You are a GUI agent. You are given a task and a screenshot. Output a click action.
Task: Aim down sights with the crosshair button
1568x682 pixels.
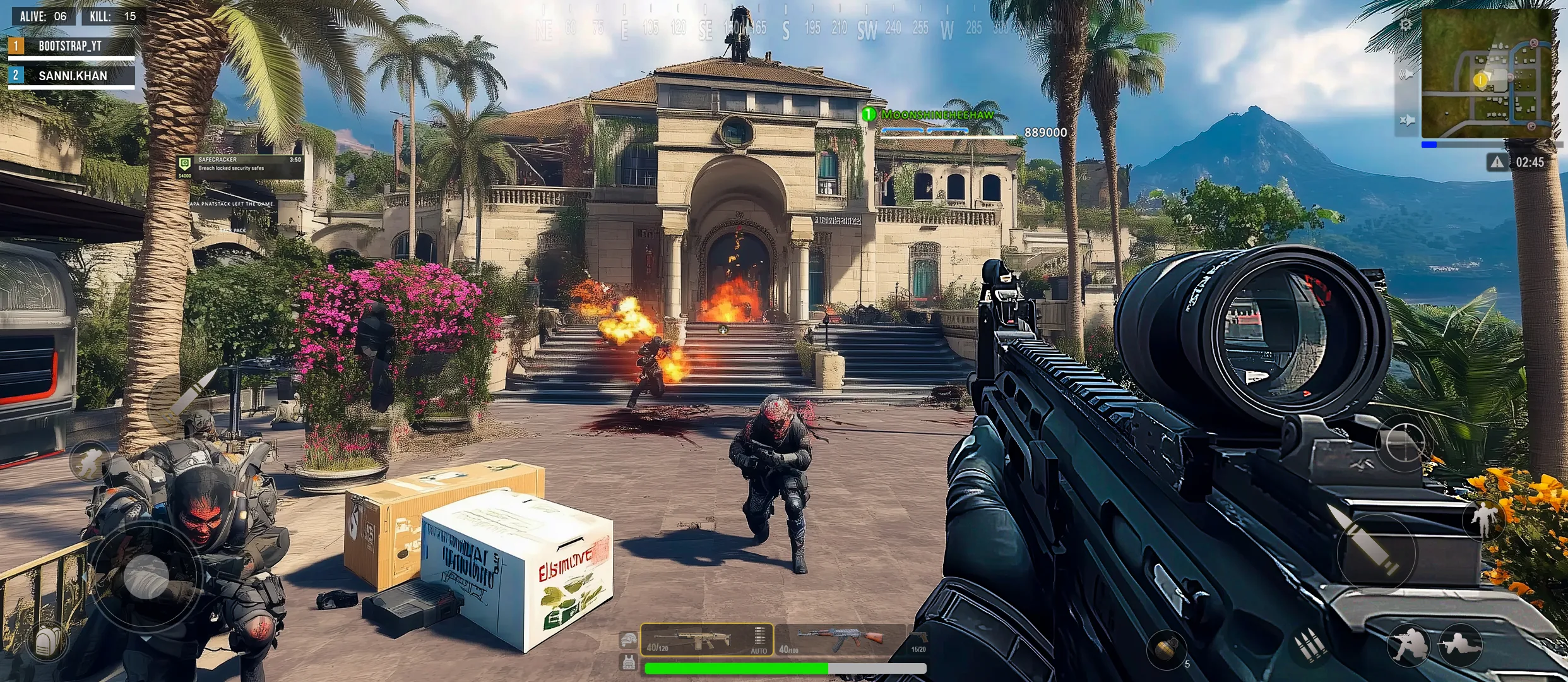1405,443
